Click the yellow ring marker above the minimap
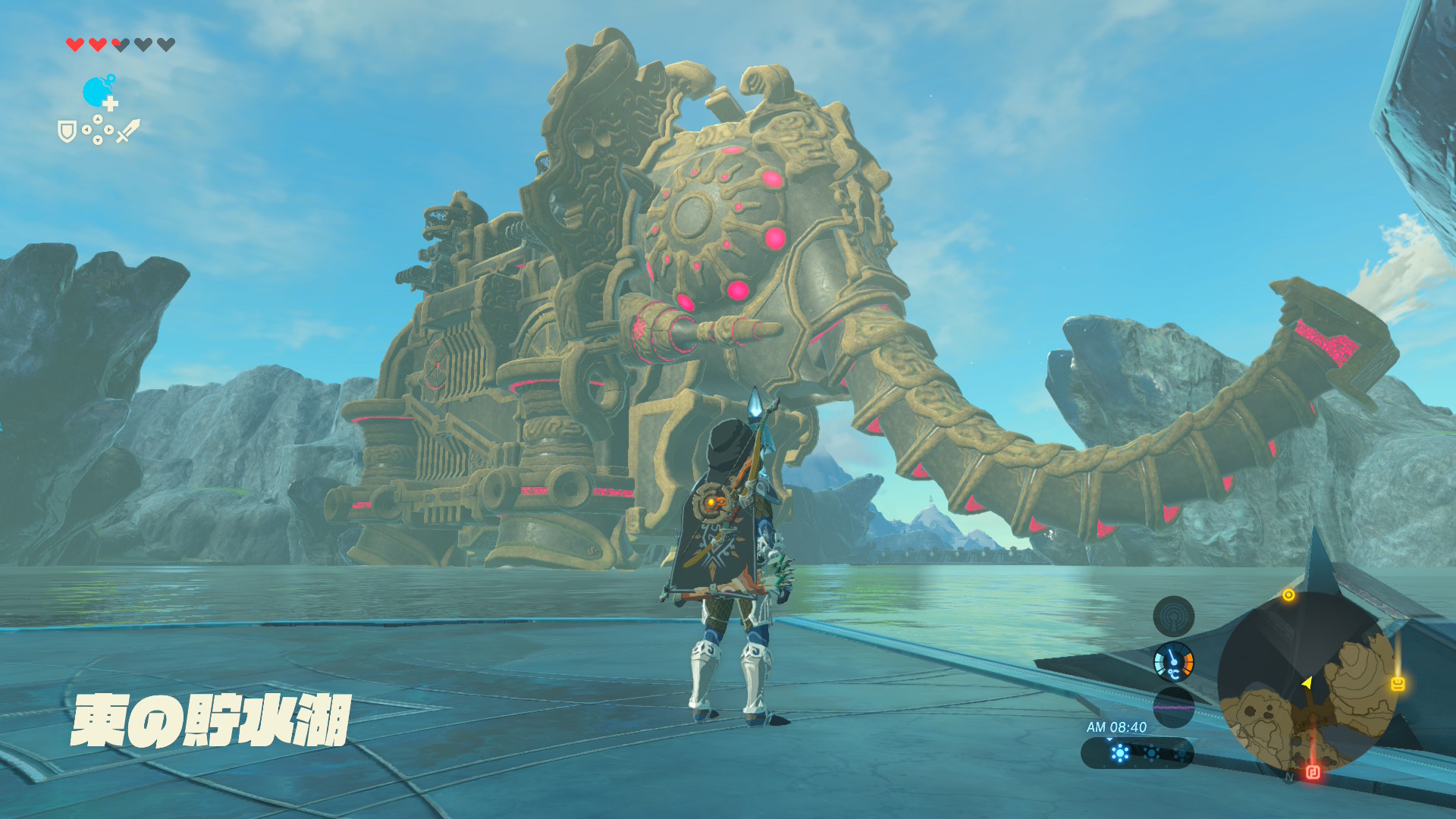The image size is (1456, 819). pyautogui.click(x=1288, y=595)
